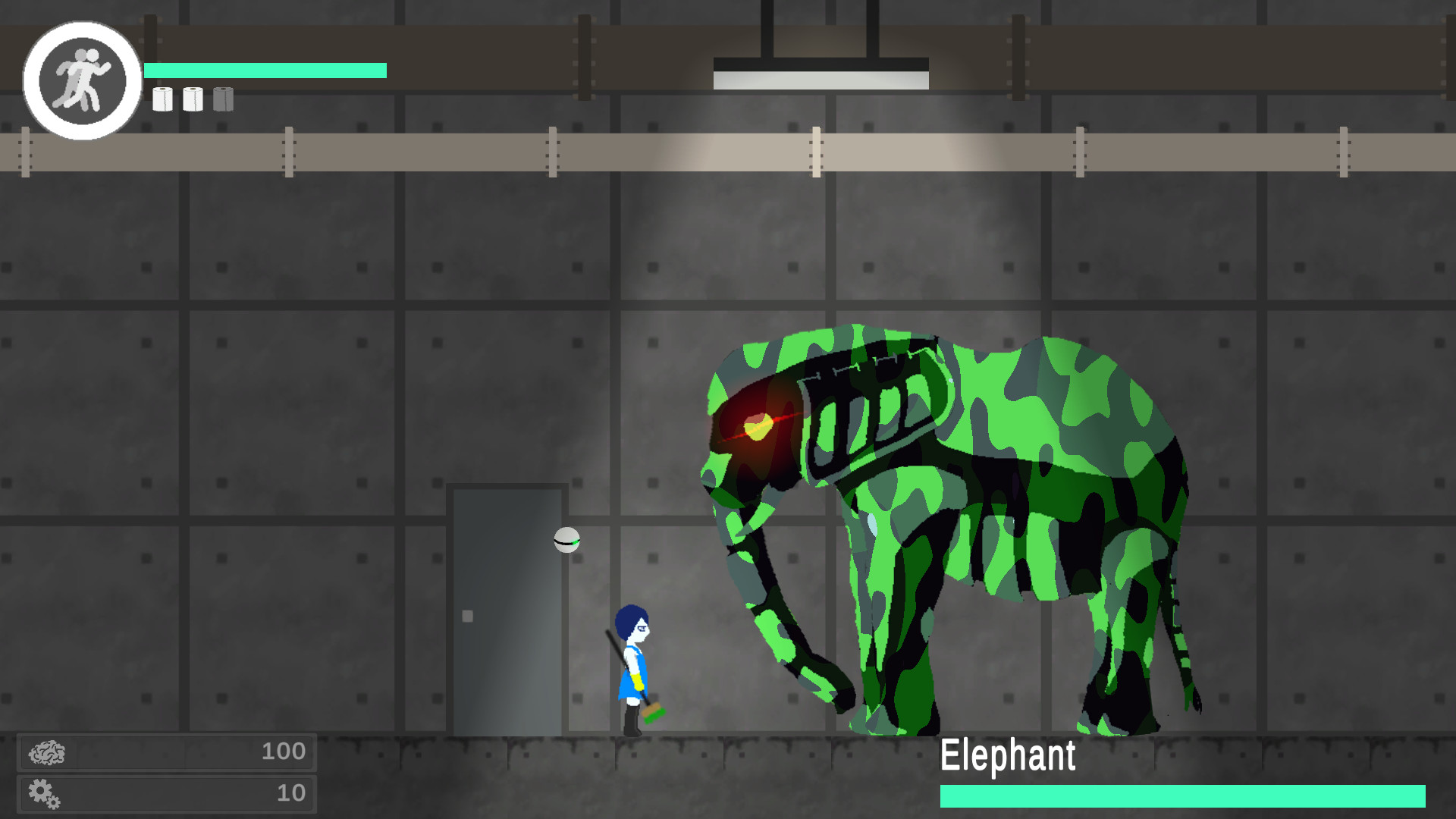Select the middle toilet paper roll icon
The width and height of the screenshot is (1456, 819).
pos(193,99)
